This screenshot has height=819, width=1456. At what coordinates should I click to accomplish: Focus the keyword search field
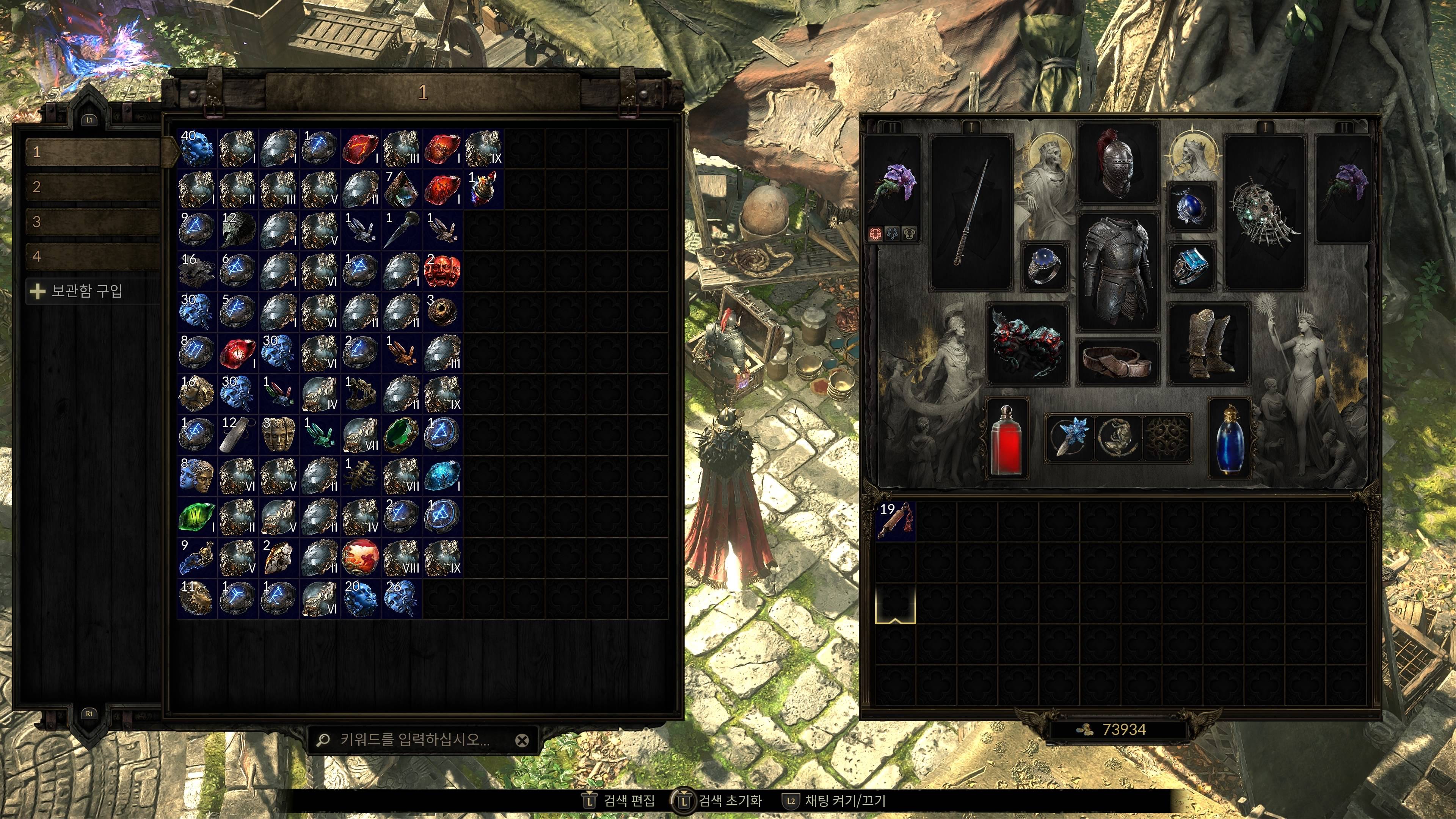pos(416,740)
